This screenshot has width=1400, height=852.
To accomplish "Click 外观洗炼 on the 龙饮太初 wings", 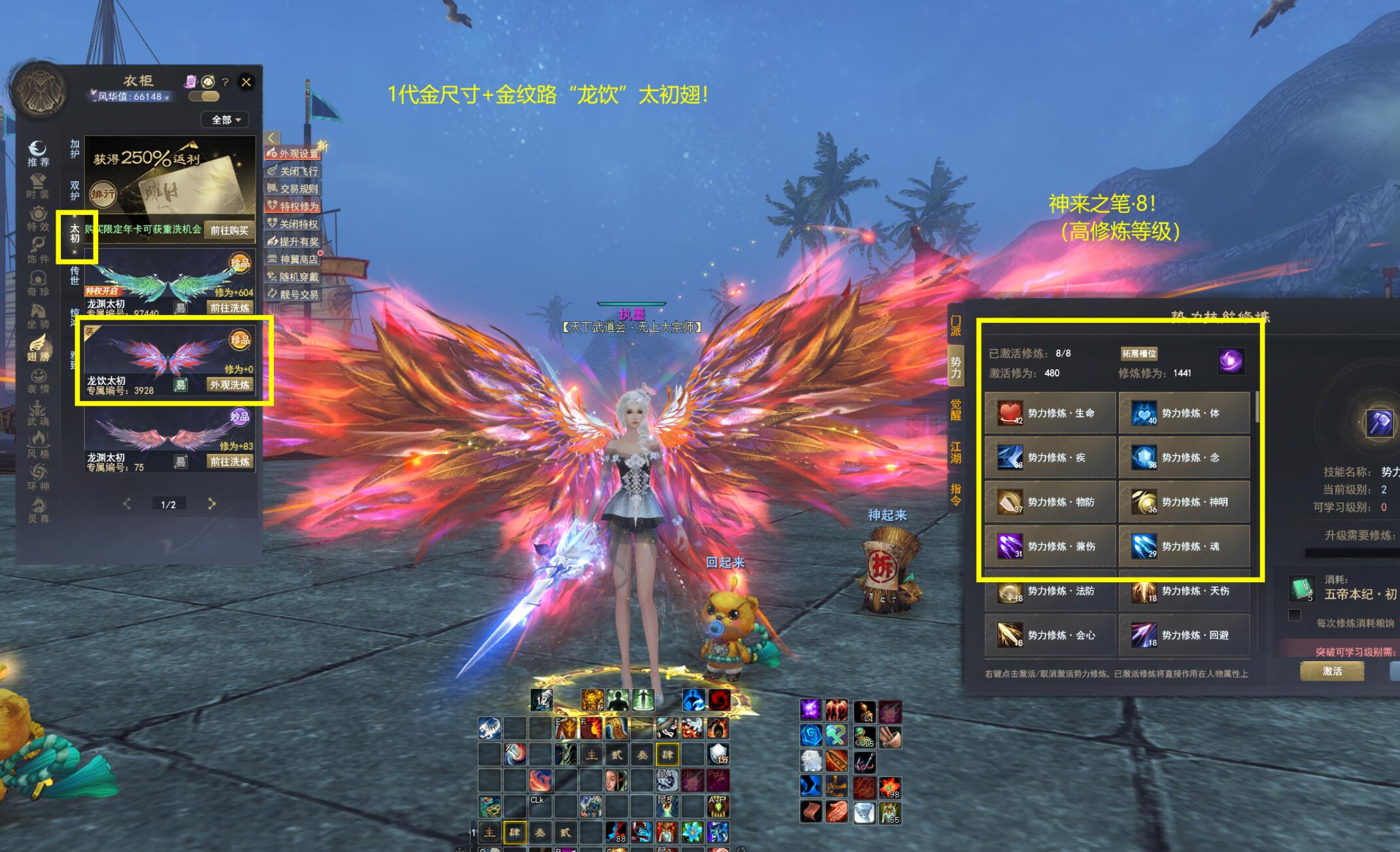I will pos(229,385).
